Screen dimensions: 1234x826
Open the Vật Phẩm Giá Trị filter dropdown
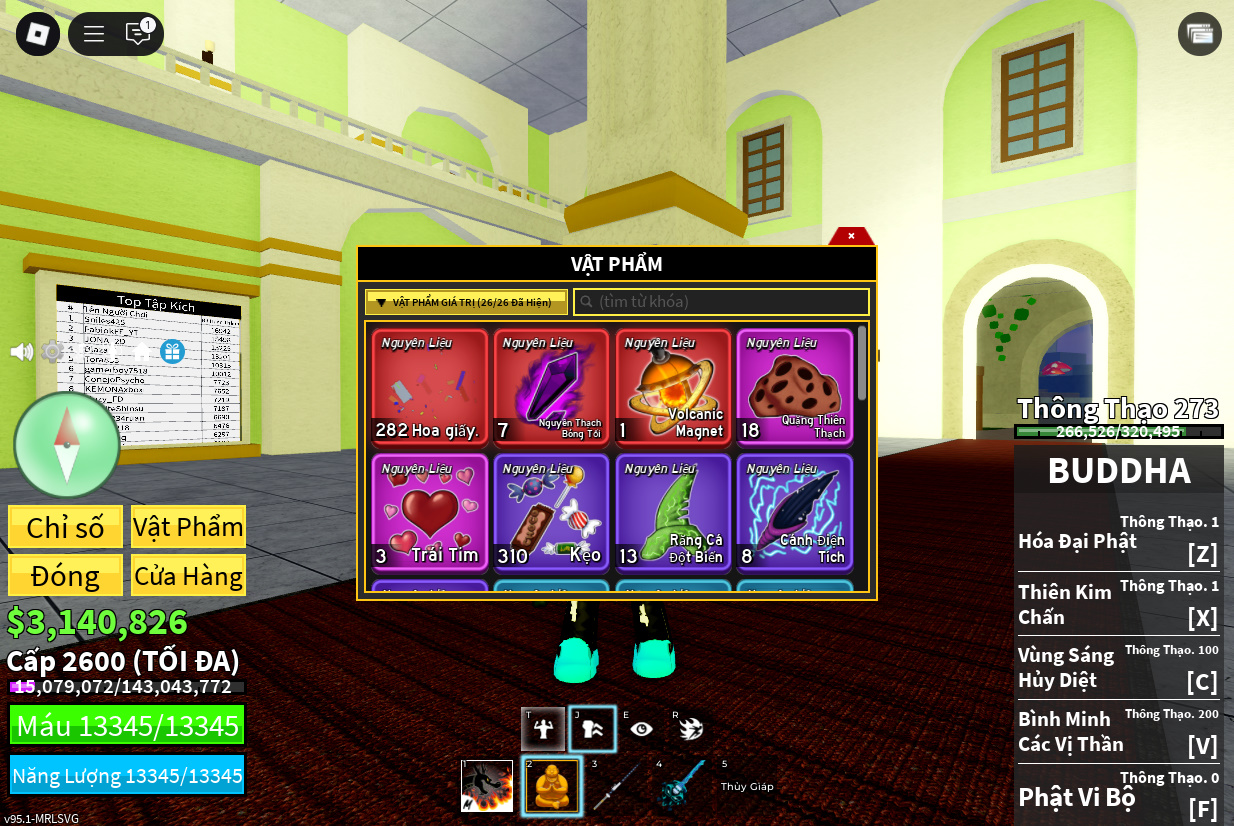click(466, 302)
